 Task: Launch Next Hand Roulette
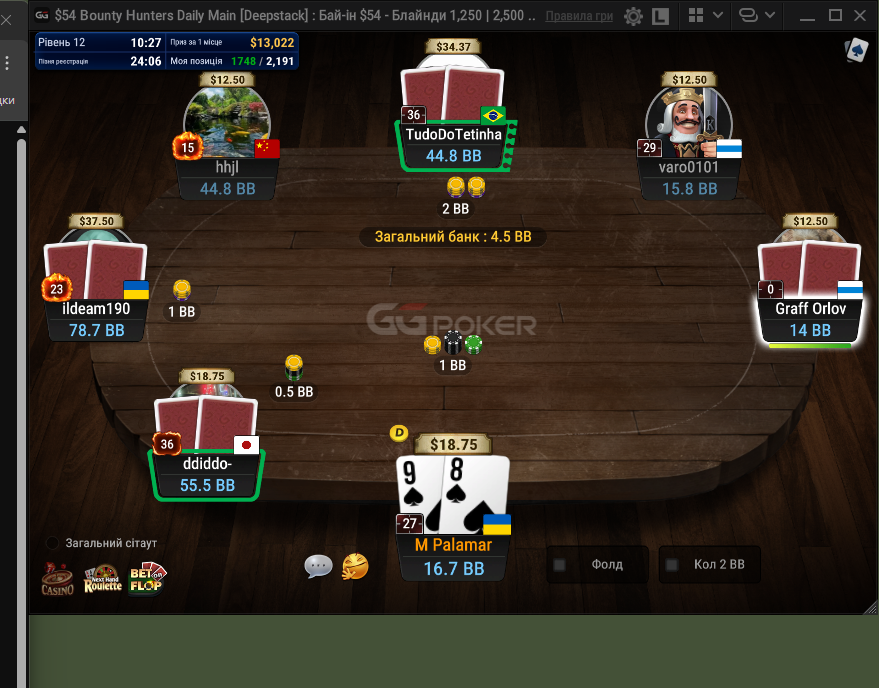click(x=102, y=578)
